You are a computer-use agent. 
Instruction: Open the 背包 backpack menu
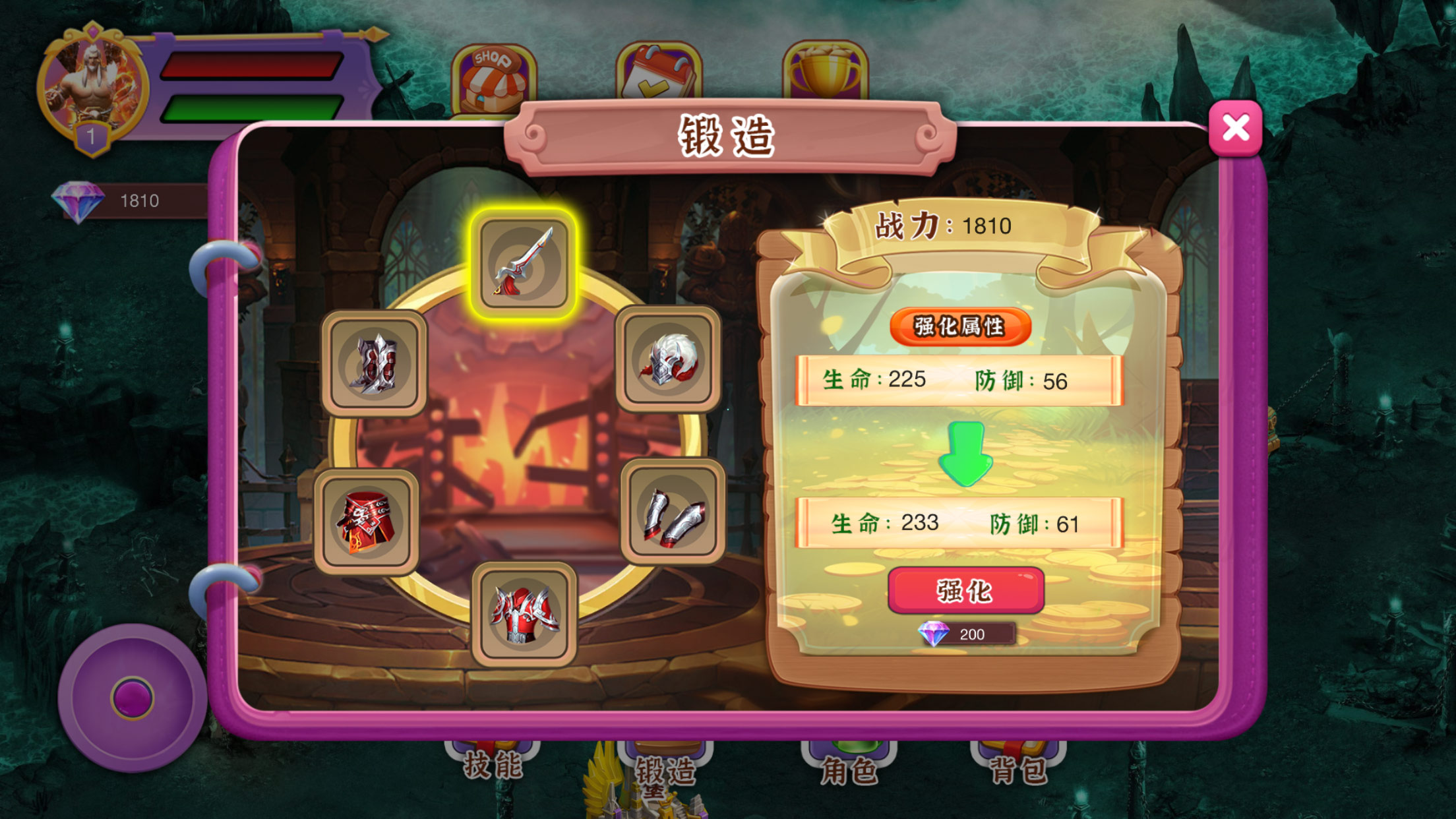(x=1017, y=767)
